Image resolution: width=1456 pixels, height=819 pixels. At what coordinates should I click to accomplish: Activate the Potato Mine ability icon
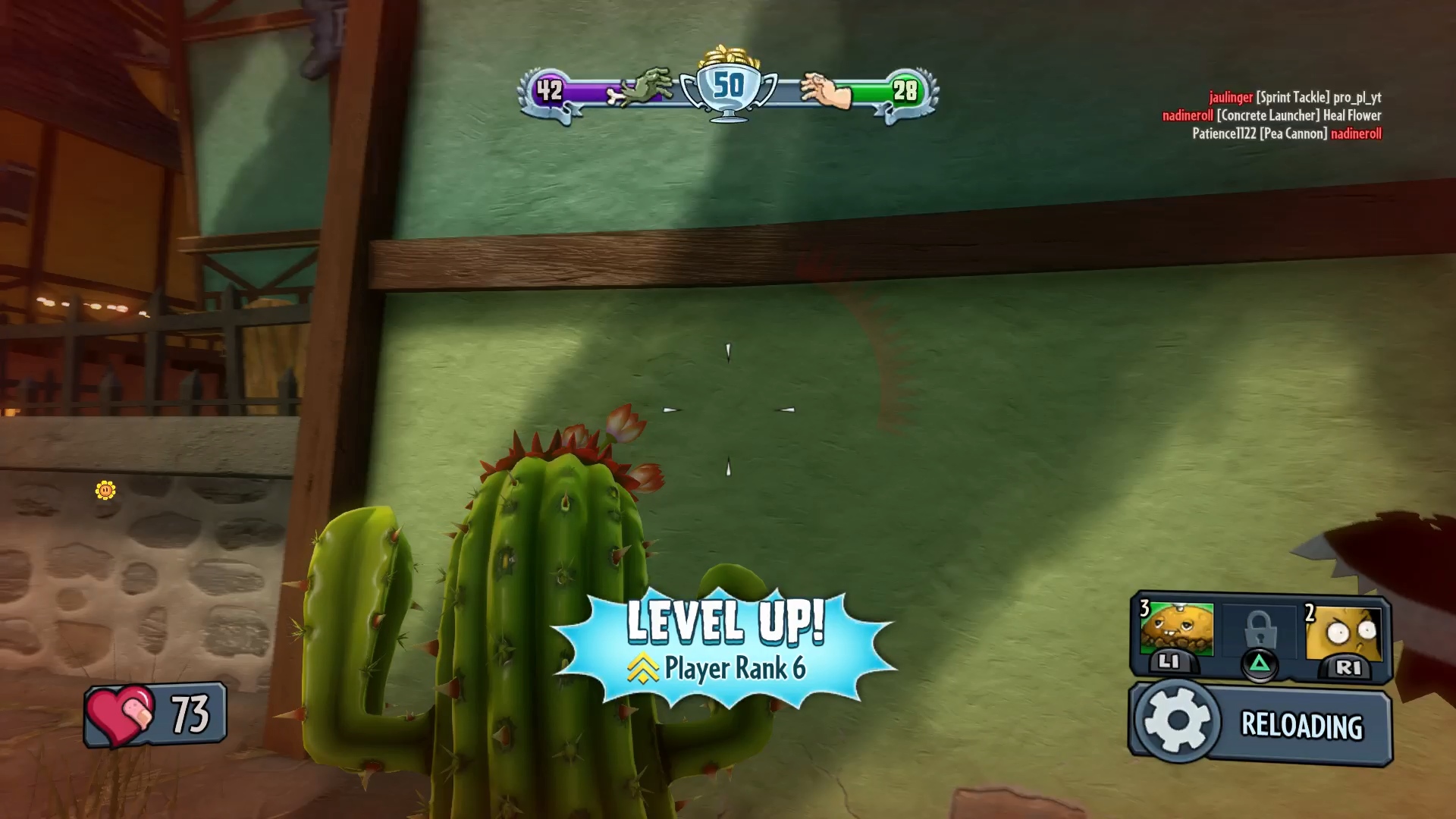[x=1176, y=631]
